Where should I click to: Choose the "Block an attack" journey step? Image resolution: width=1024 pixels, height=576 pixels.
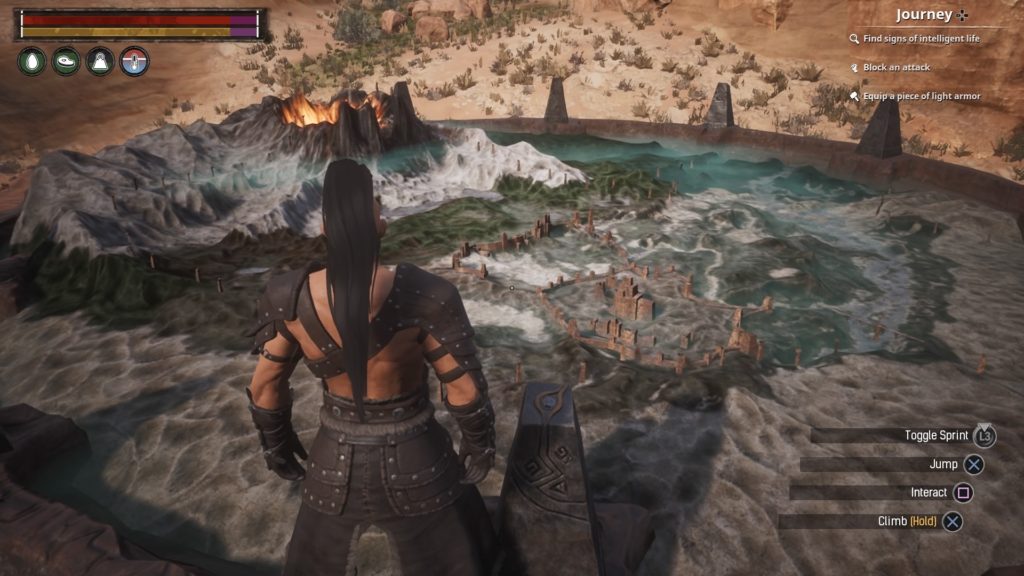tap(895, 67)
